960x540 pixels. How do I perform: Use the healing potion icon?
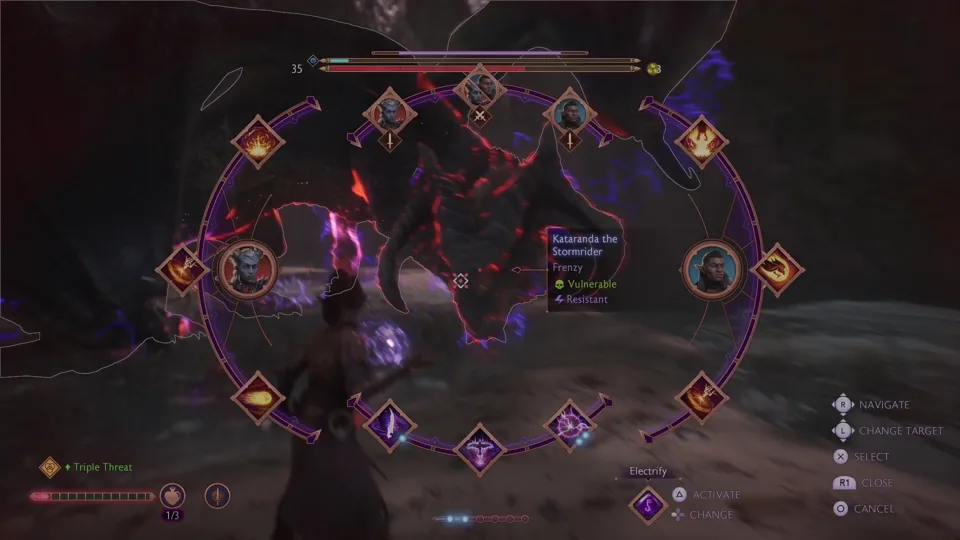click(173, 495)
